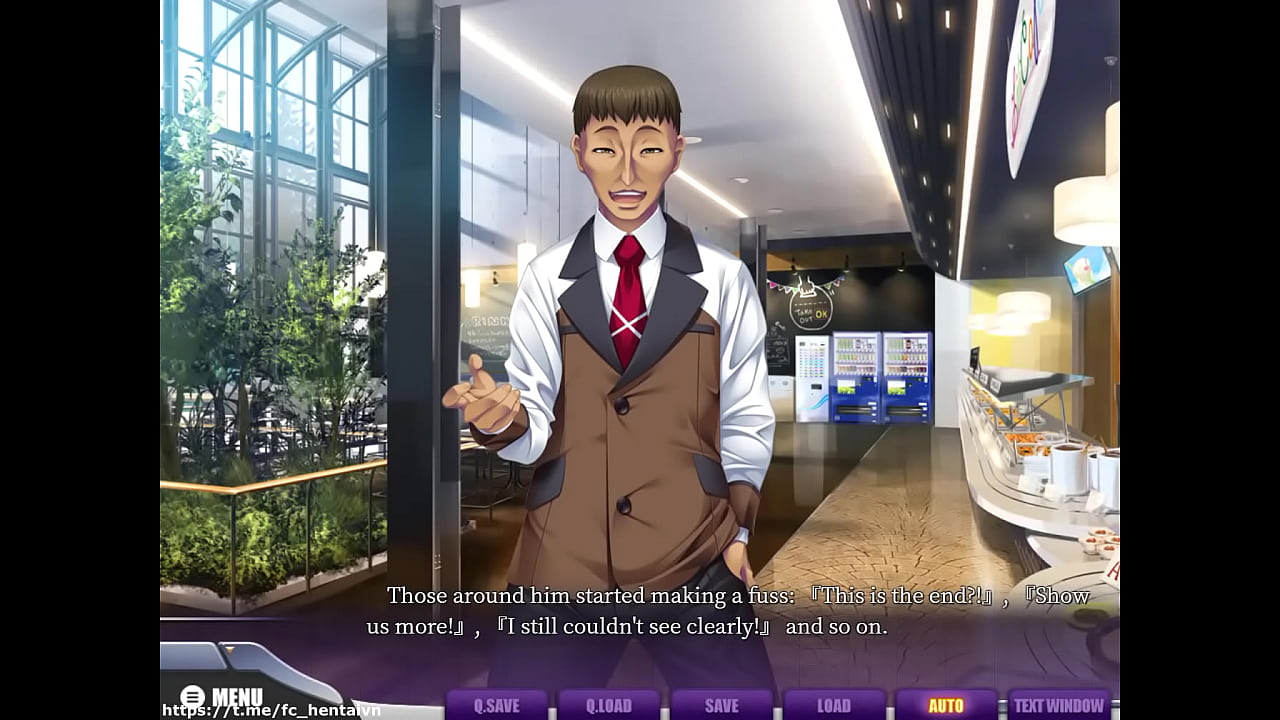Screen dimensions: 1280x720
Task: Quick load using the Q.LOAD button
Action: click(611, 704)
